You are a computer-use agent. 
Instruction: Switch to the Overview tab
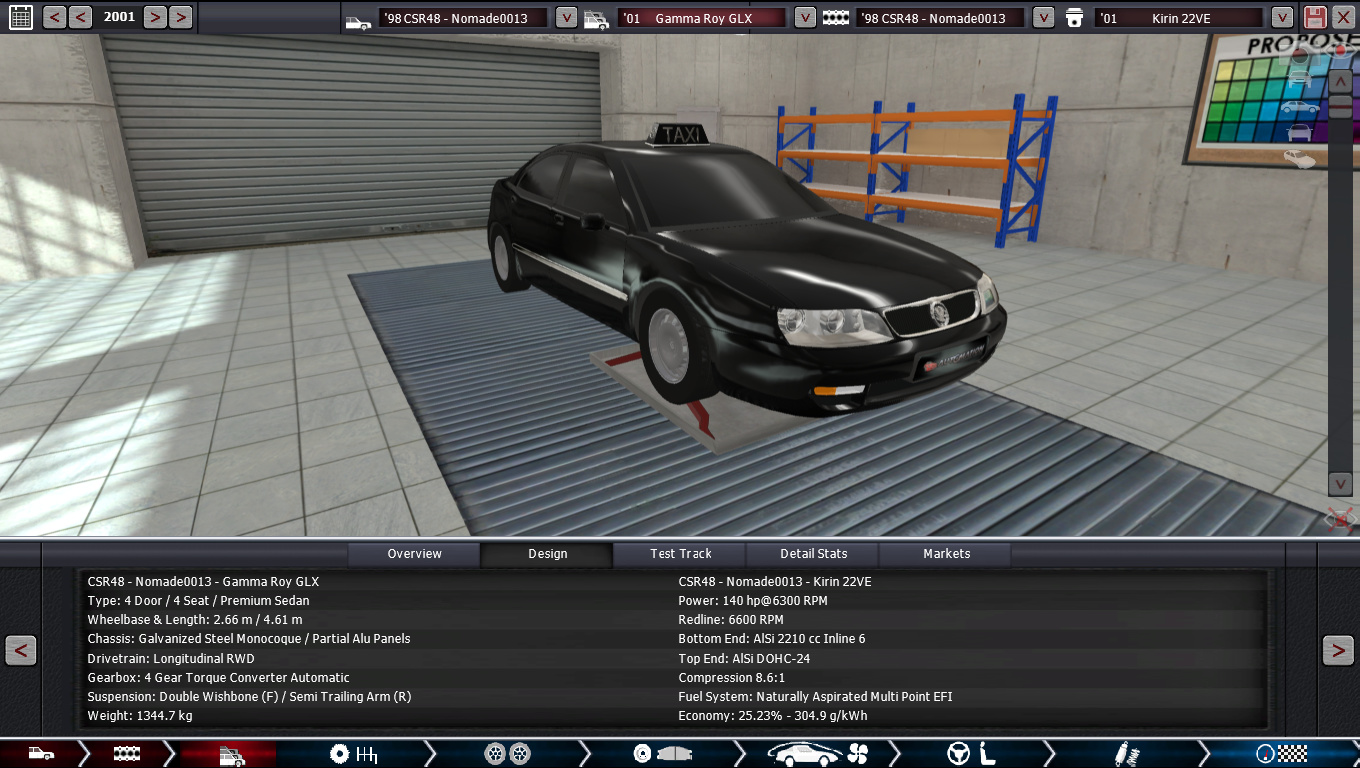pyautogui.click(x=414, y=554)
